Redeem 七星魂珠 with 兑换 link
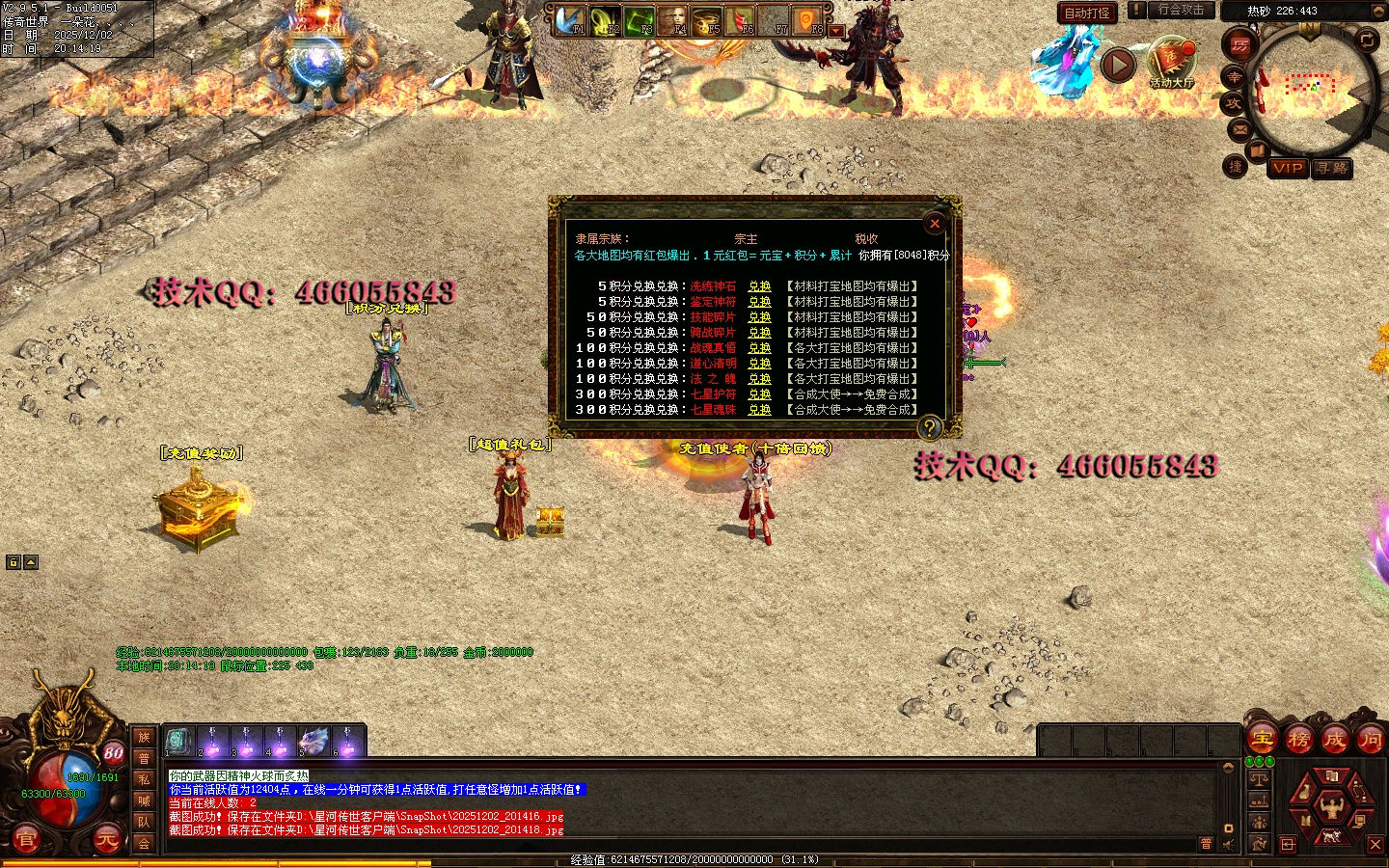 tap(759, 410)
